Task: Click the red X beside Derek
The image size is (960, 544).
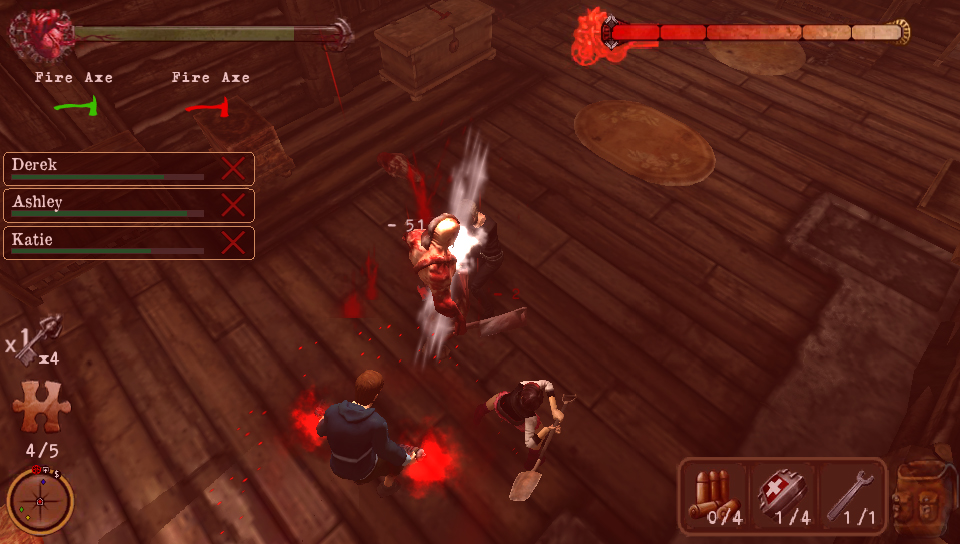Action: pyautogui.click(x=233, y=168)
